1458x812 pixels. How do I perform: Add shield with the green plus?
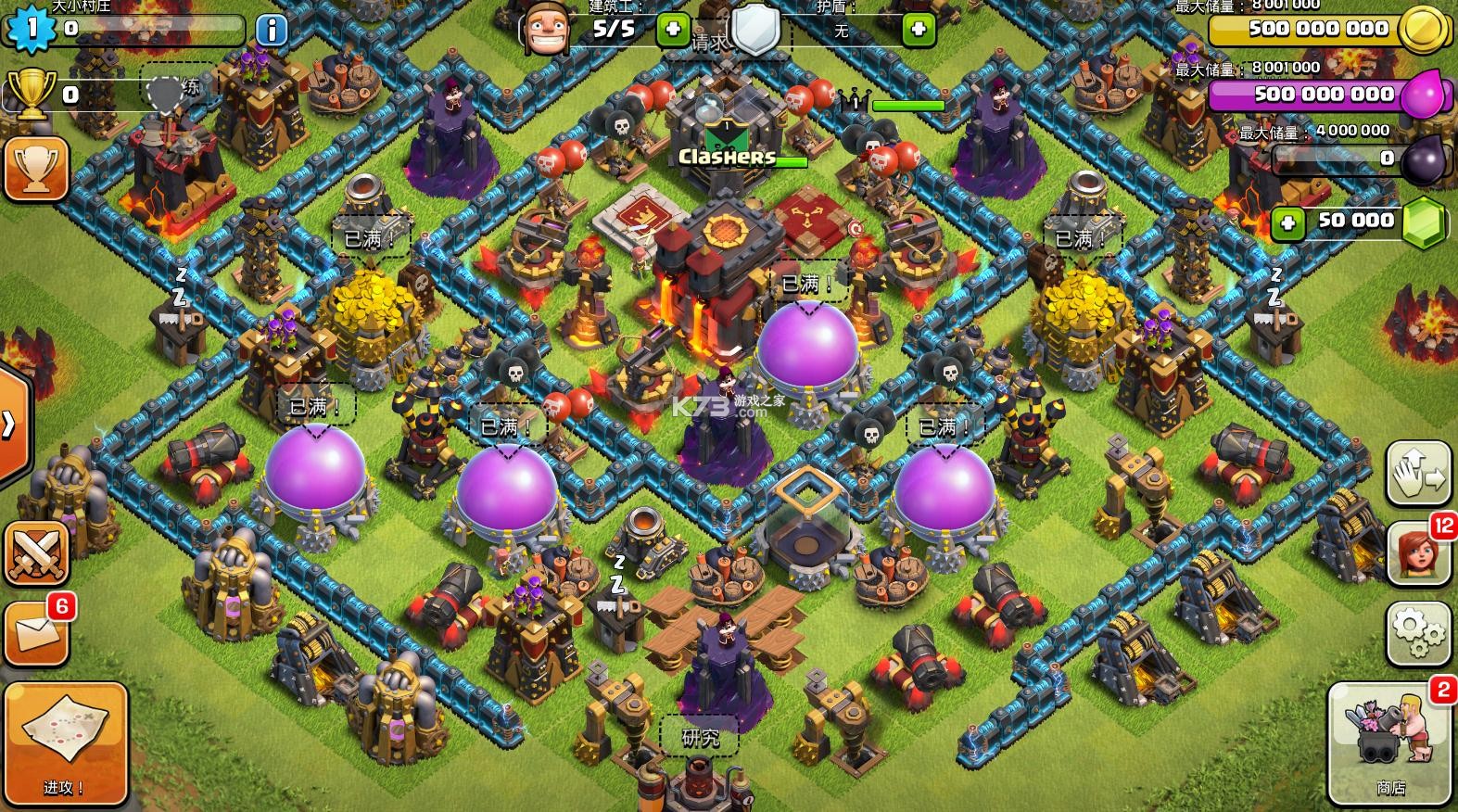[x=919, y=31]
